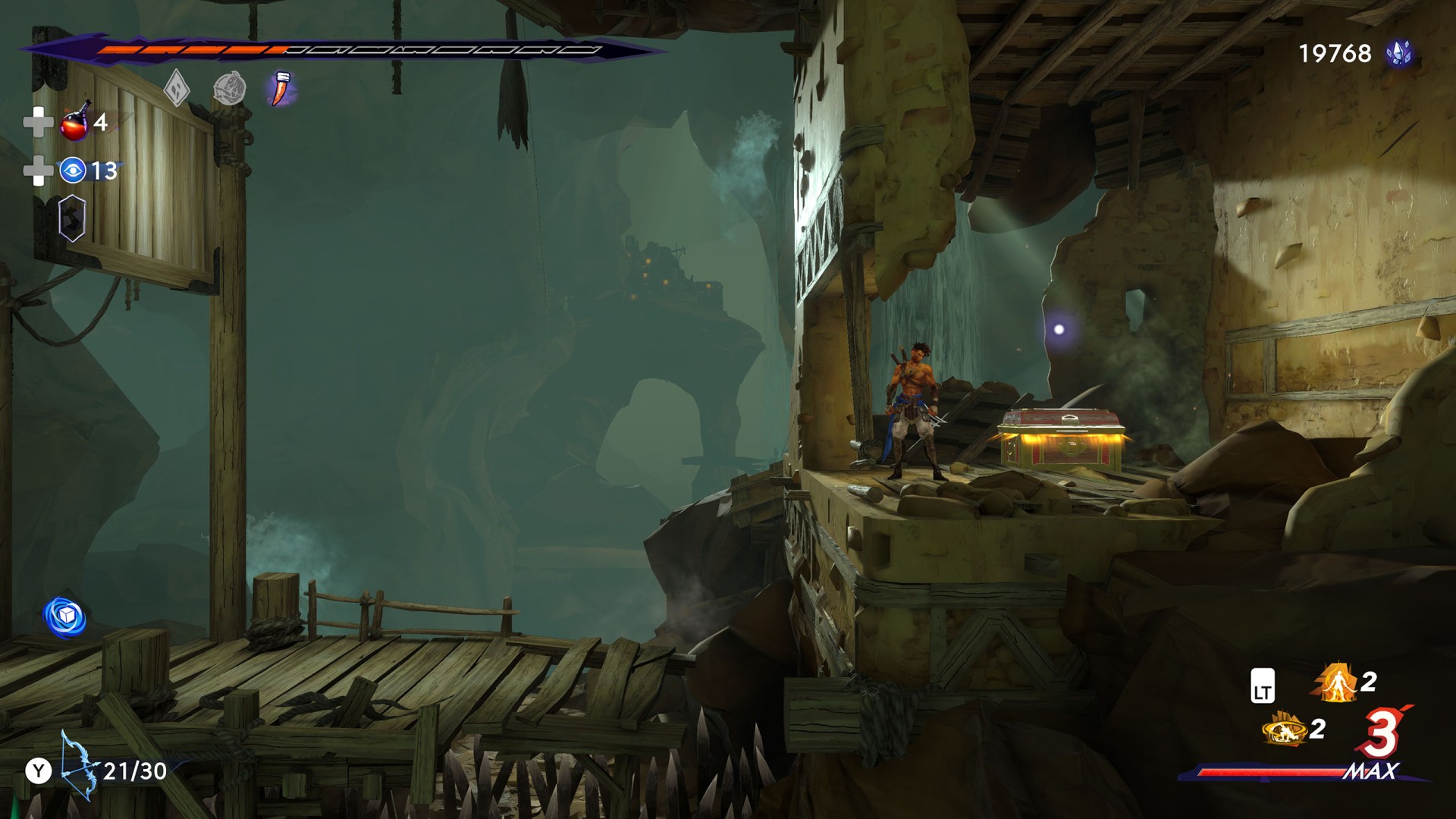Select the bow weapon icon
Screen dimensions: 1456x819
click(x=80, y=765)
